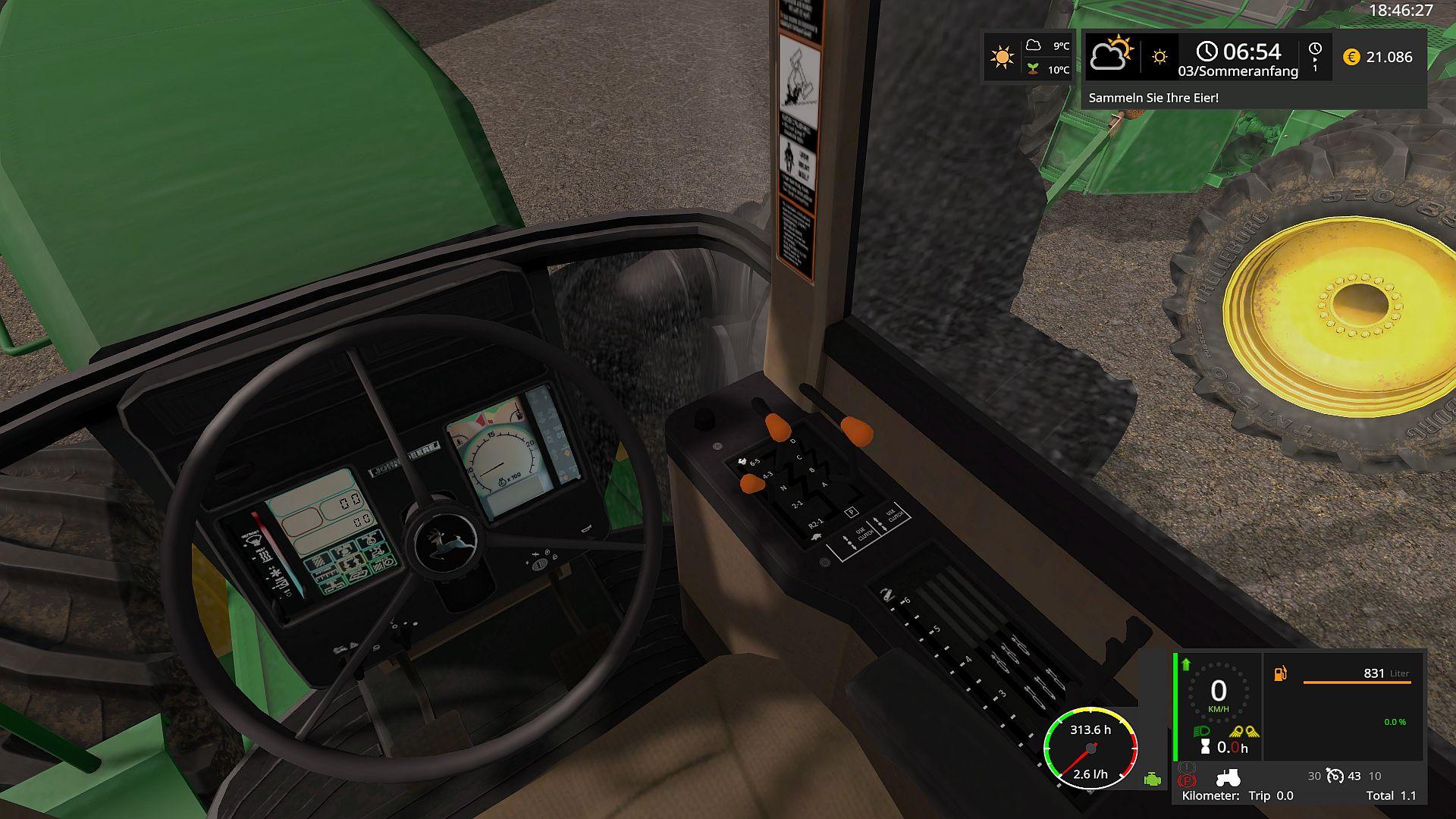Viewport: 1456px width, 819px height.
Task: Click the green engine status icon
Action: (x=1153, y=780)
